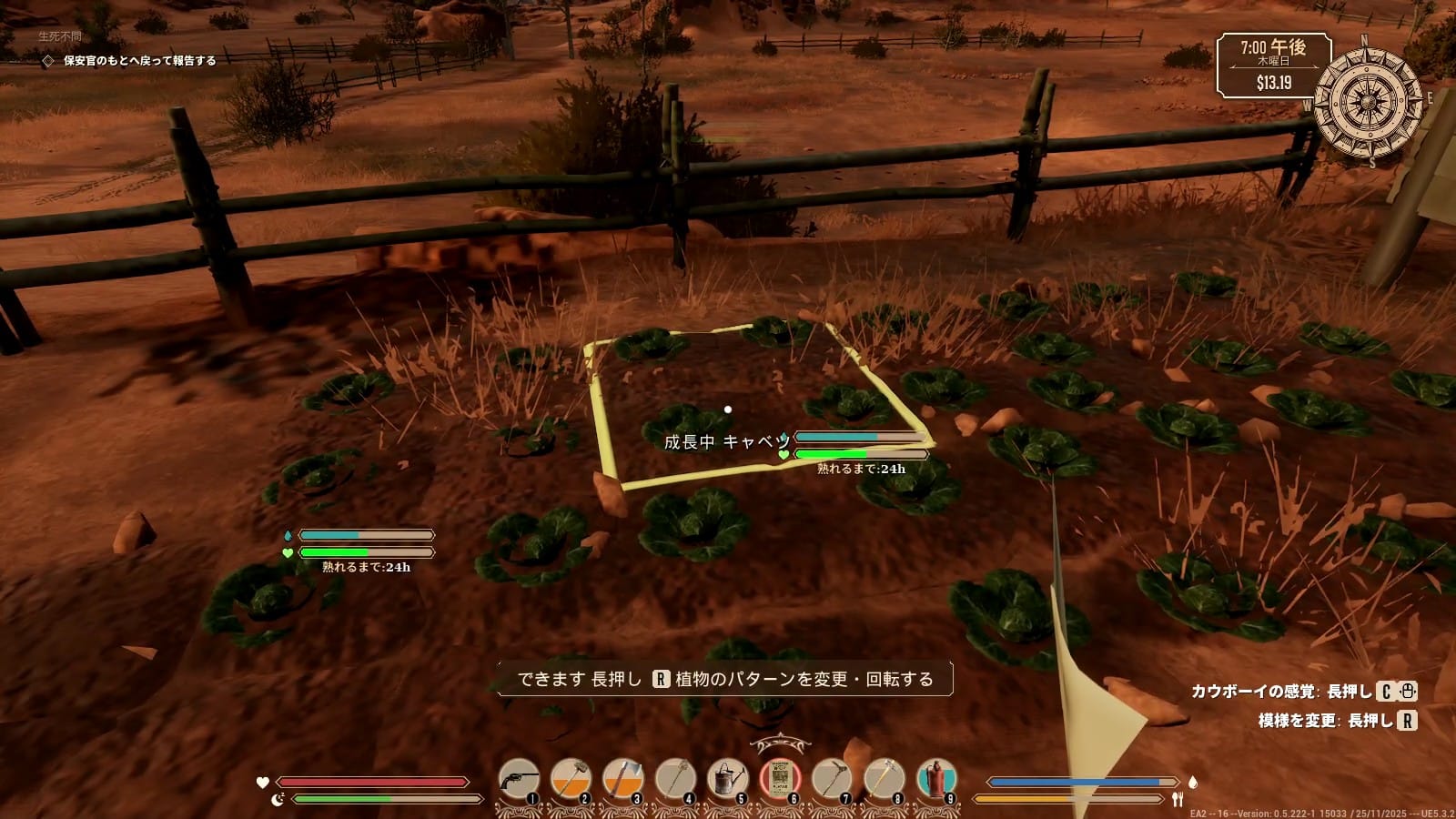Select the wanted poster hotbar slot
1456x819 pixels.
click(x=780, y=780)
